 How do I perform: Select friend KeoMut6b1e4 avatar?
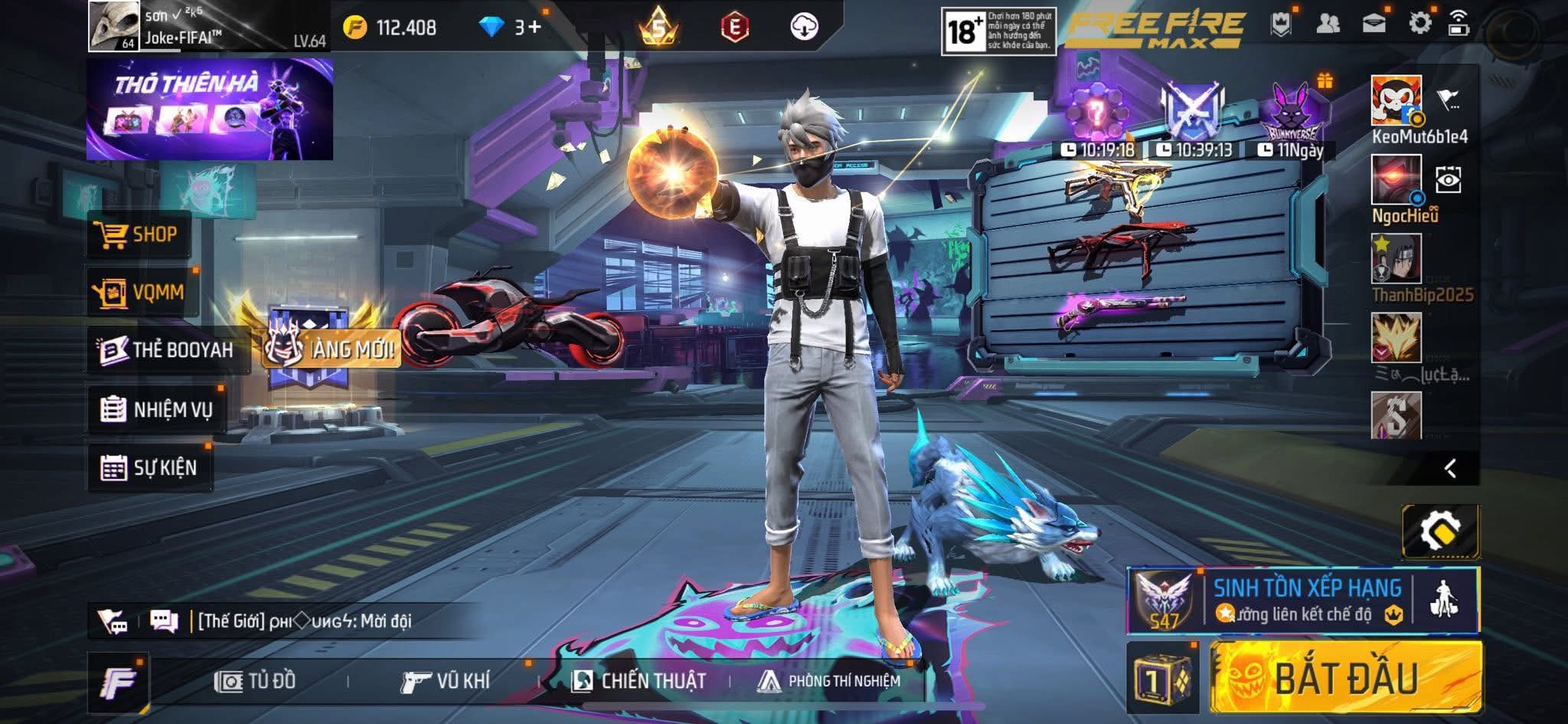(1396, 100)
